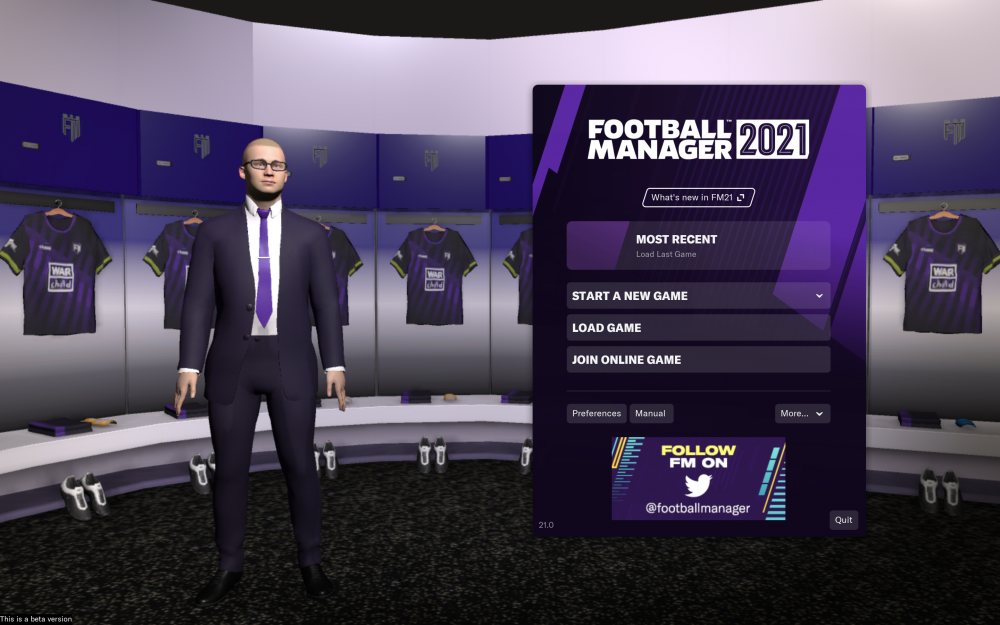Expand the Start a New Game menu
This screenshot has width=1000, height=625.
pos(698,296)
